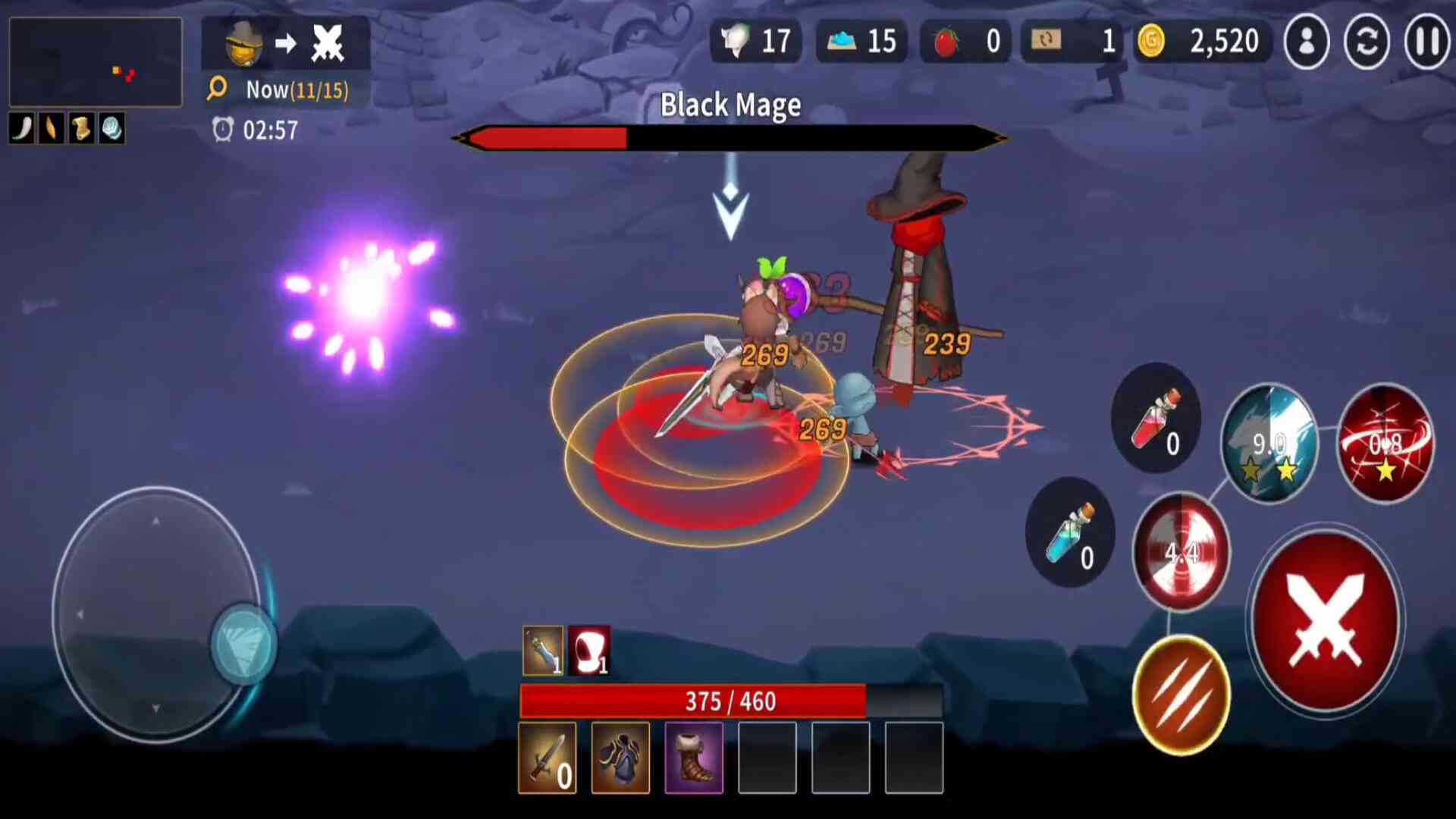Use the blue mana potion
Screen dimensions: 1456x819
[1069, 532]
